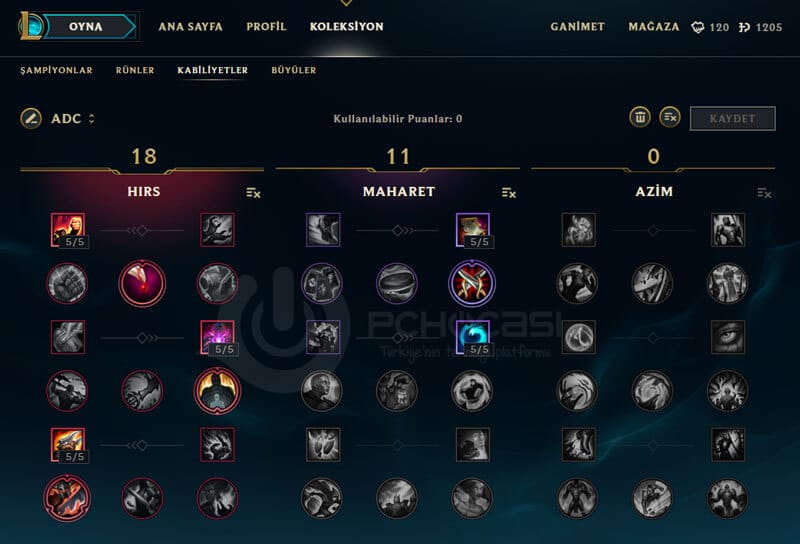Click the OYNA play button

[x=89, y=27]
